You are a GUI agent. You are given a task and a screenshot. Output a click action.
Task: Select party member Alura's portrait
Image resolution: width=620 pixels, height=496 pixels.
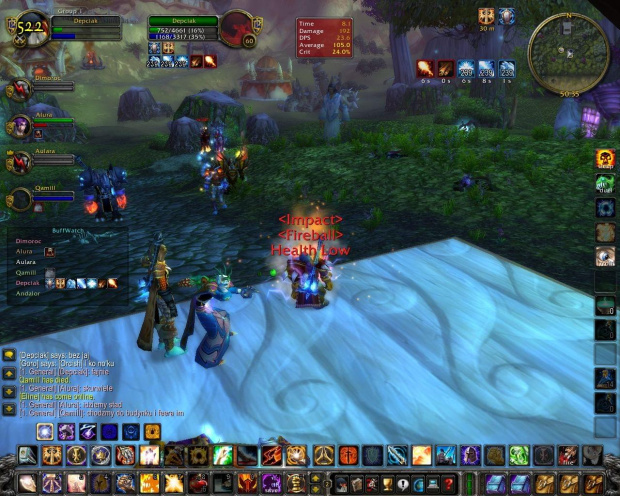18,126
